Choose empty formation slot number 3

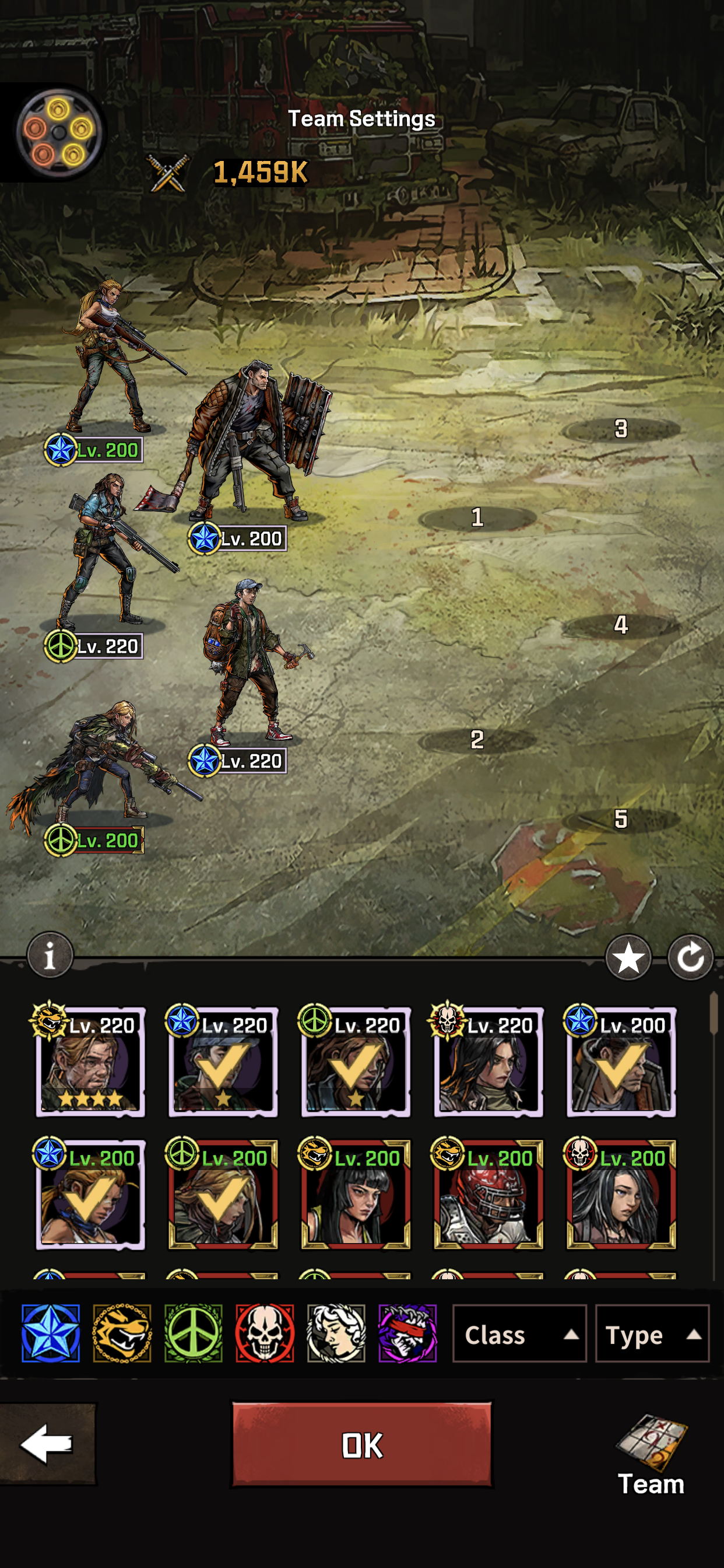pos(621,429)
